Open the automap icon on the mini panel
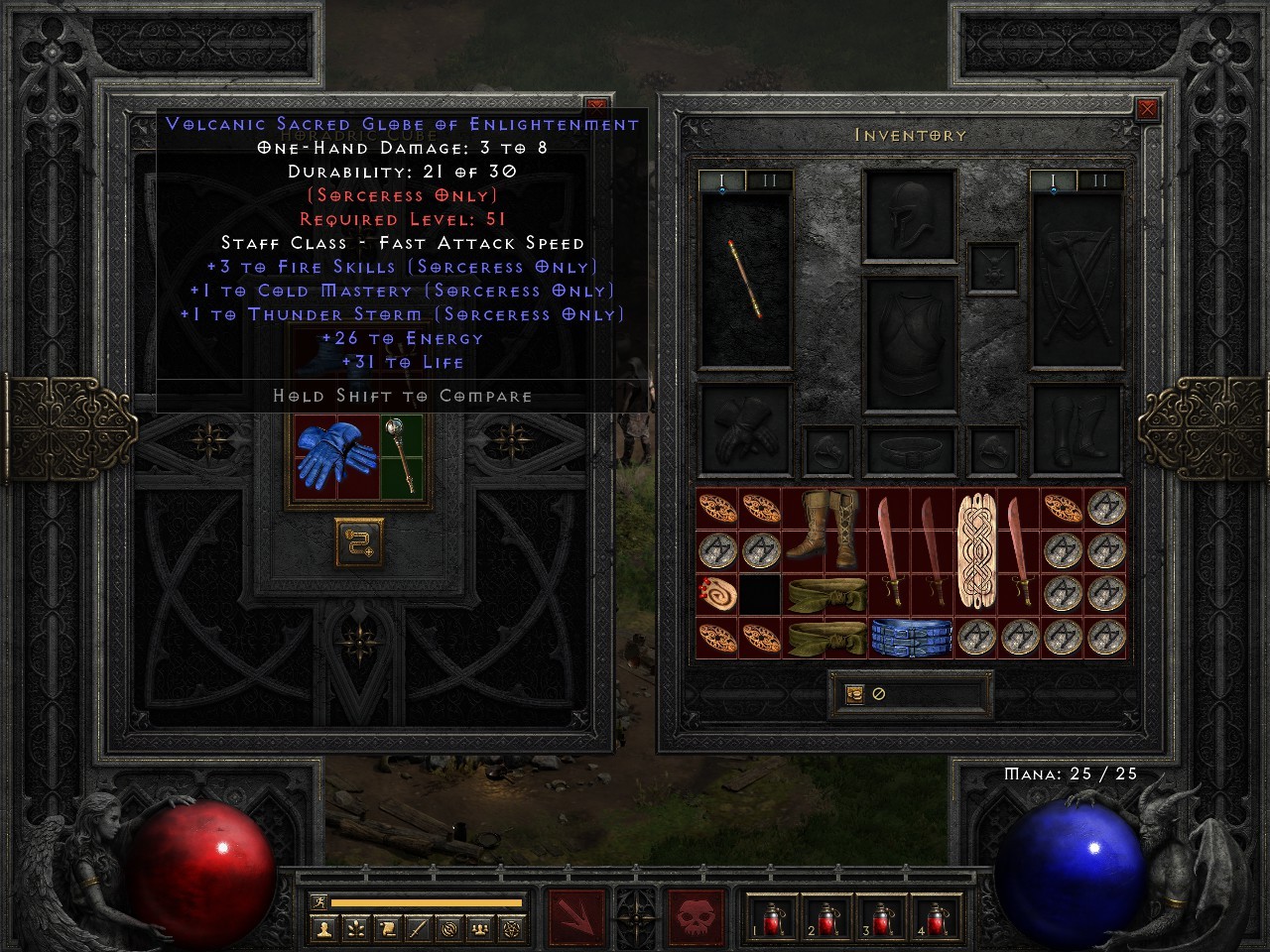This screenshot has height=952, width=1270. 449,928
